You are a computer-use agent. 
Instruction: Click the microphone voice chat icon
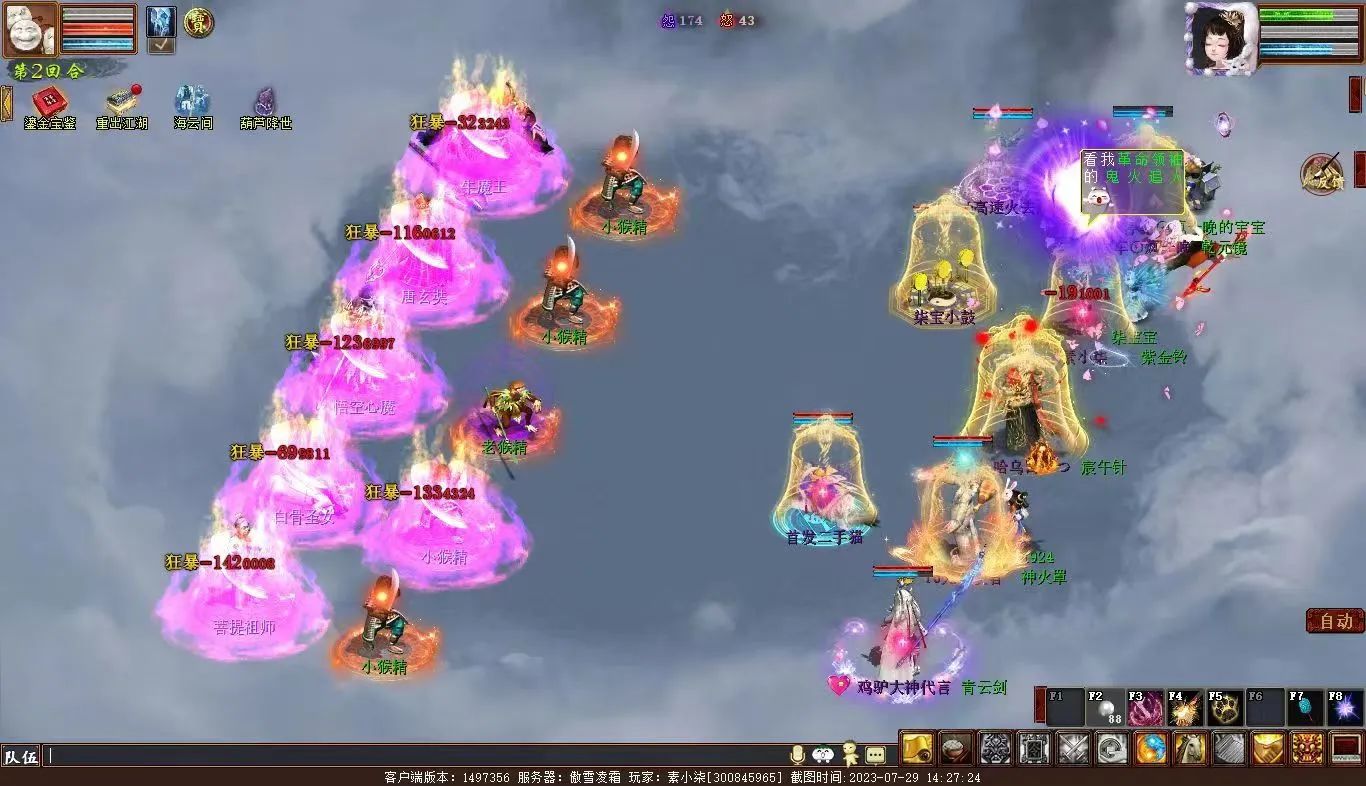coord(797,755)
